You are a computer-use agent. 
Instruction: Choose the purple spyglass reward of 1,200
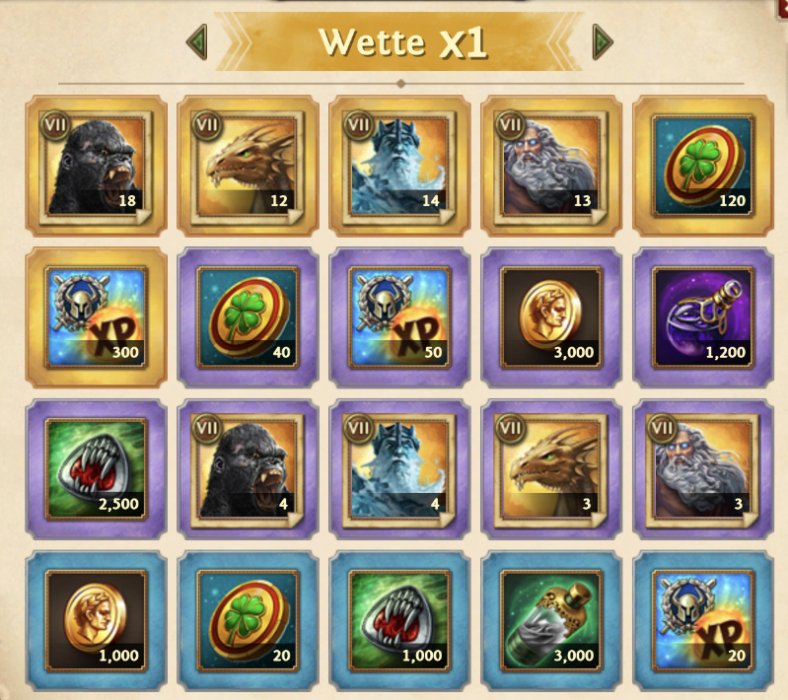point(704,317)
